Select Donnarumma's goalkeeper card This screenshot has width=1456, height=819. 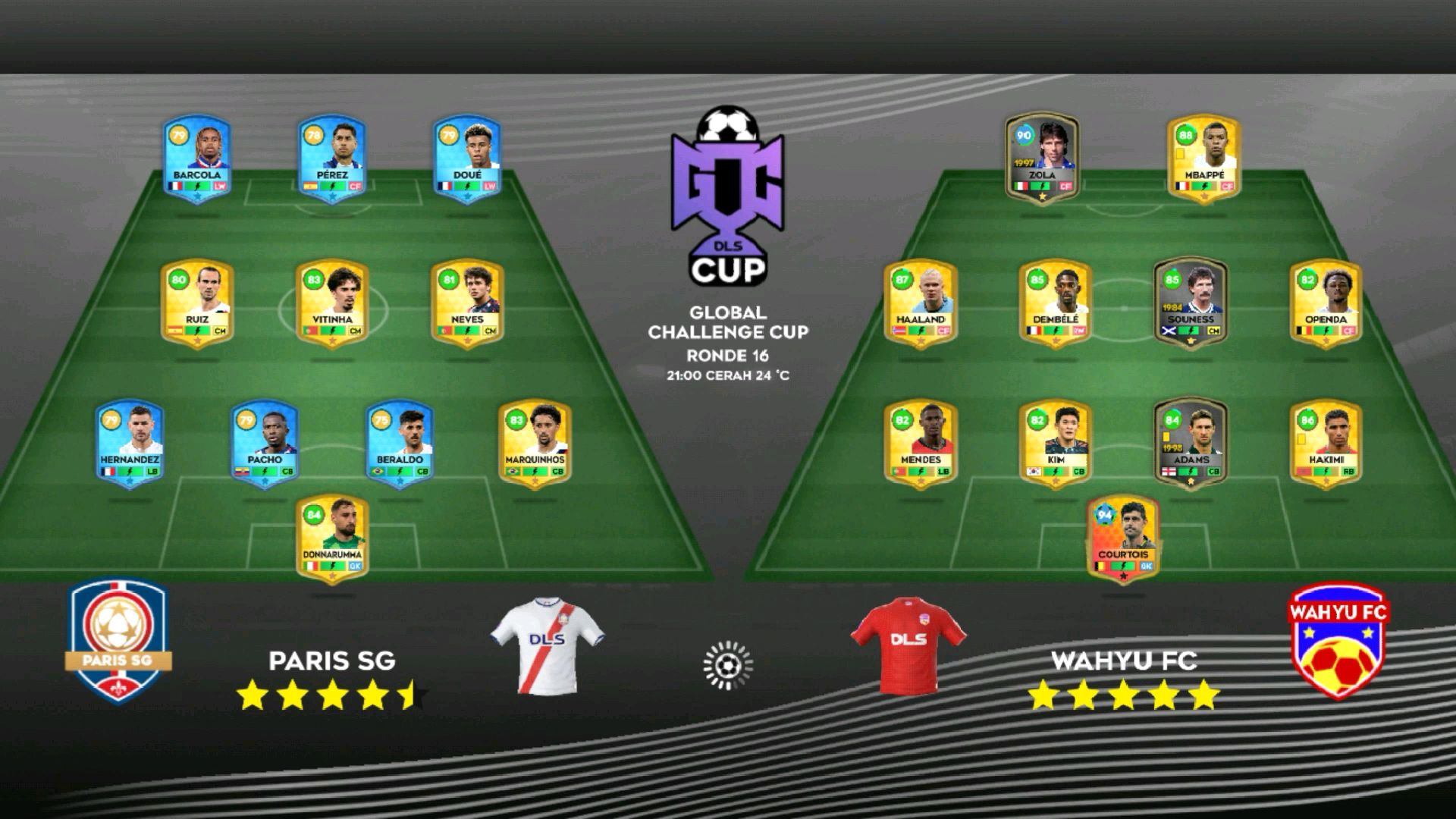point(332,538)
